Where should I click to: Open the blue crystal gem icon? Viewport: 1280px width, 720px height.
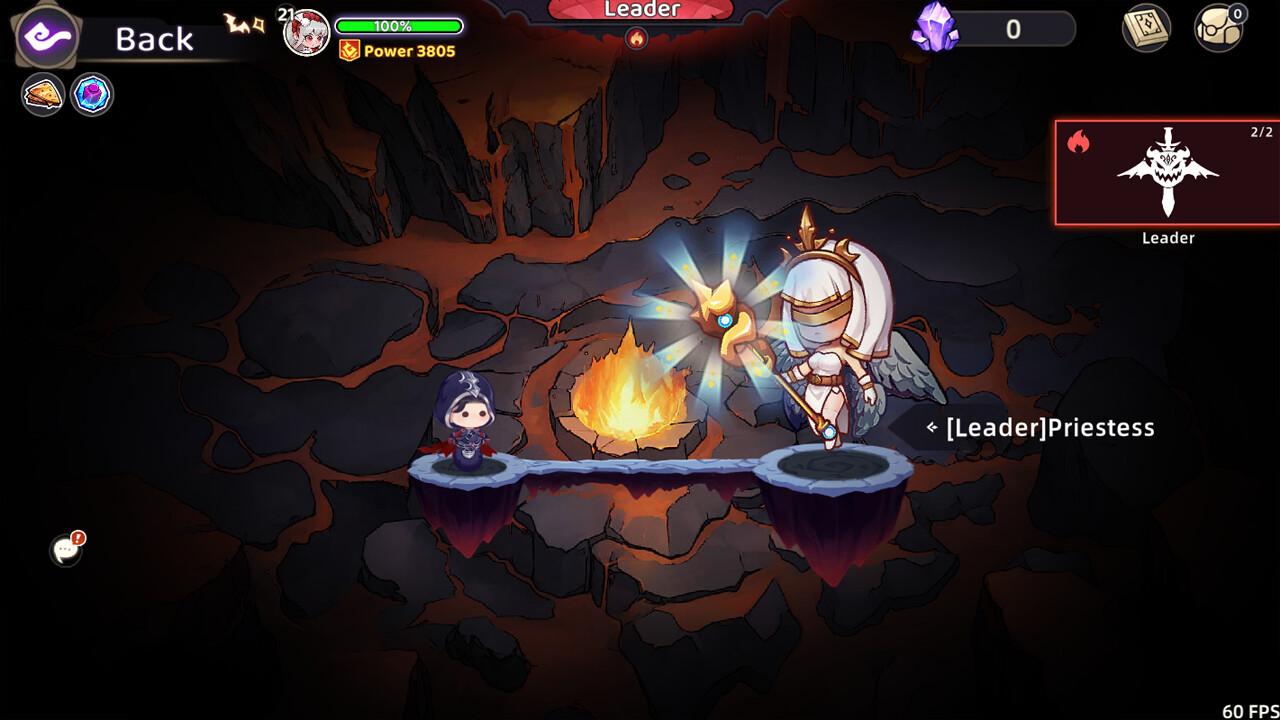coord(93,94)
